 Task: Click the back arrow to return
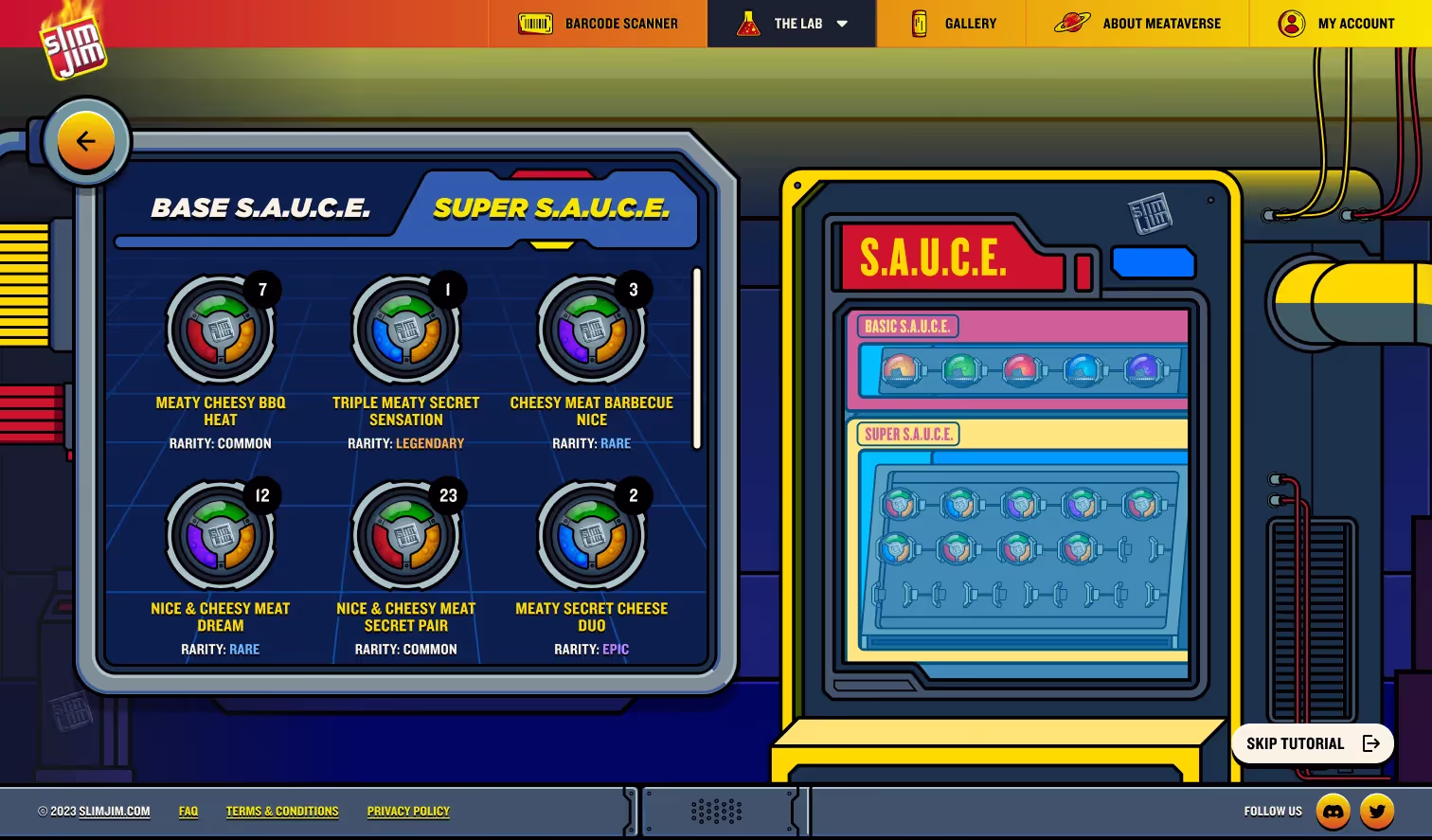click(x=86, y=140)
